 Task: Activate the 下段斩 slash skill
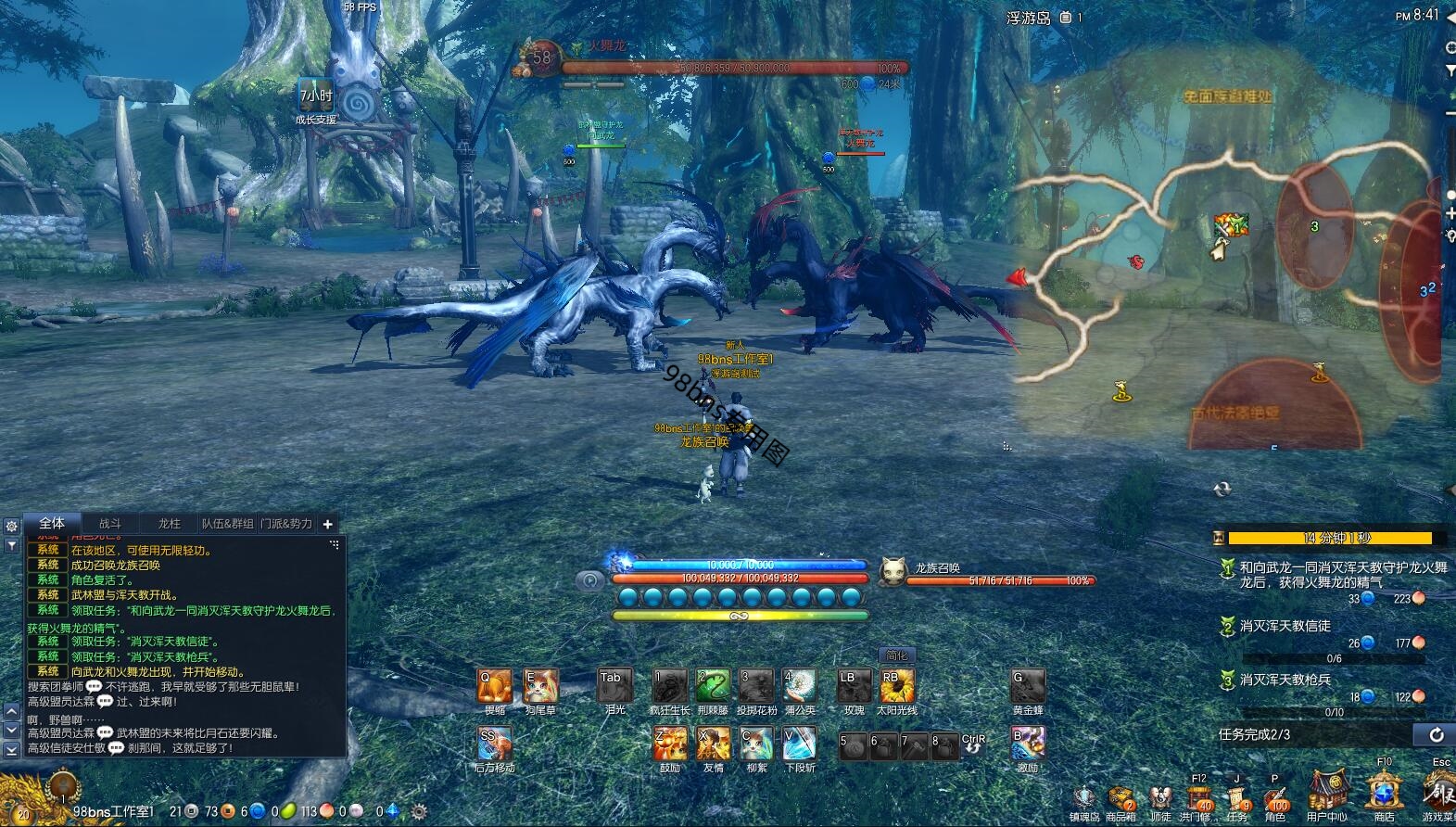[799, 744]
